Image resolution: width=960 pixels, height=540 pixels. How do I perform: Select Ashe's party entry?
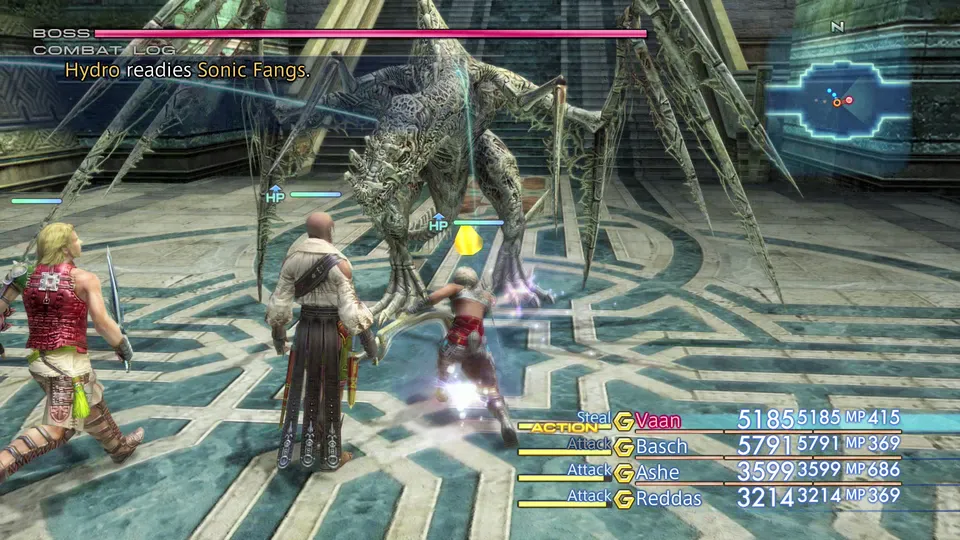tap(658, 472)
